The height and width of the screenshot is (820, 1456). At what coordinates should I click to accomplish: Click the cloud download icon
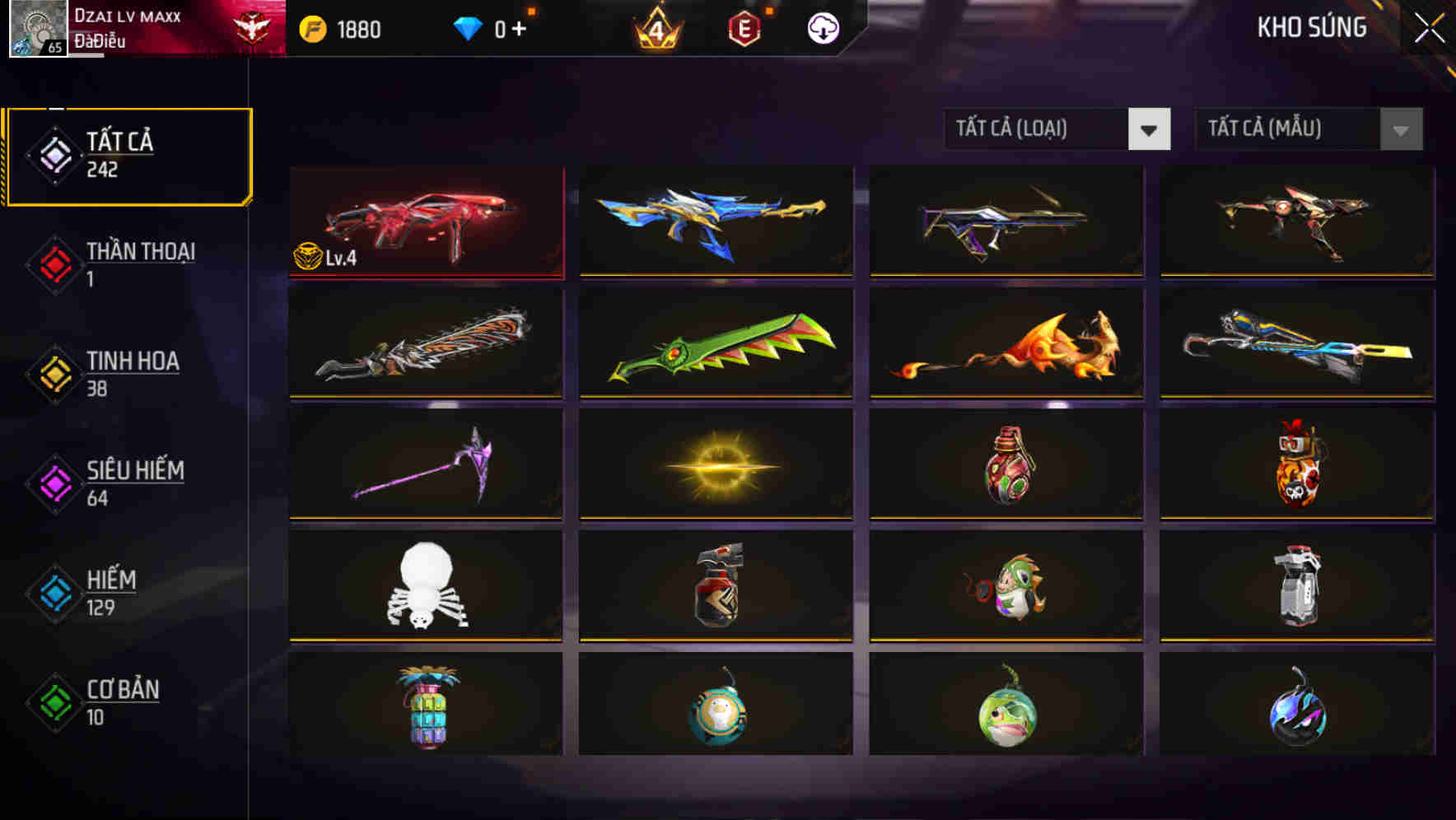[x=821, y=27]
